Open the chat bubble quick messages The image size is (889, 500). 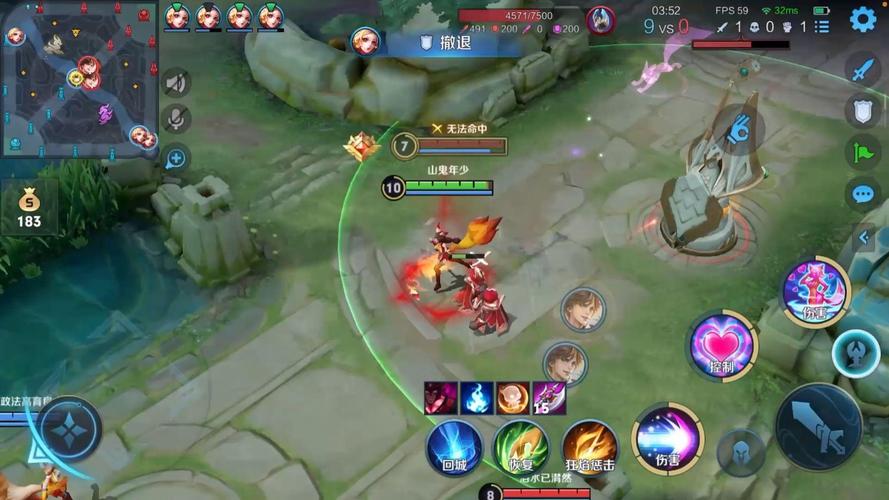(863, 194)
